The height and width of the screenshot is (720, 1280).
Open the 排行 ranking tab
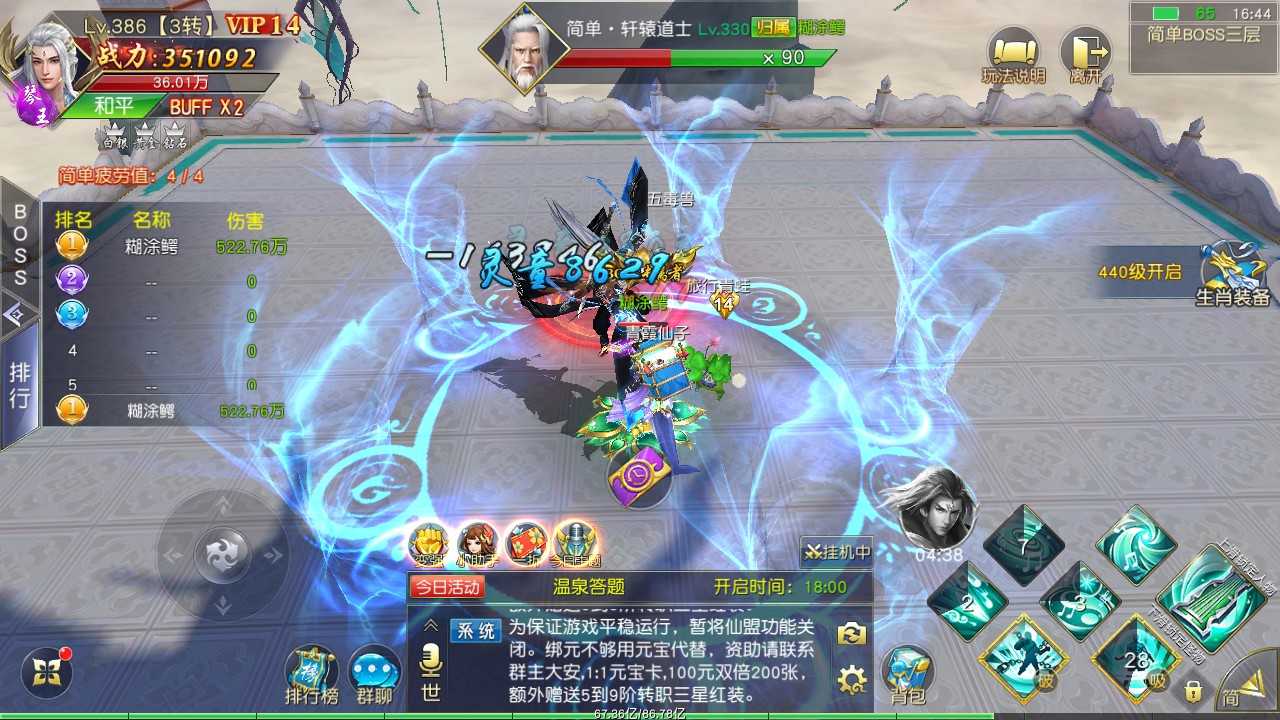[x=19, y=381]
